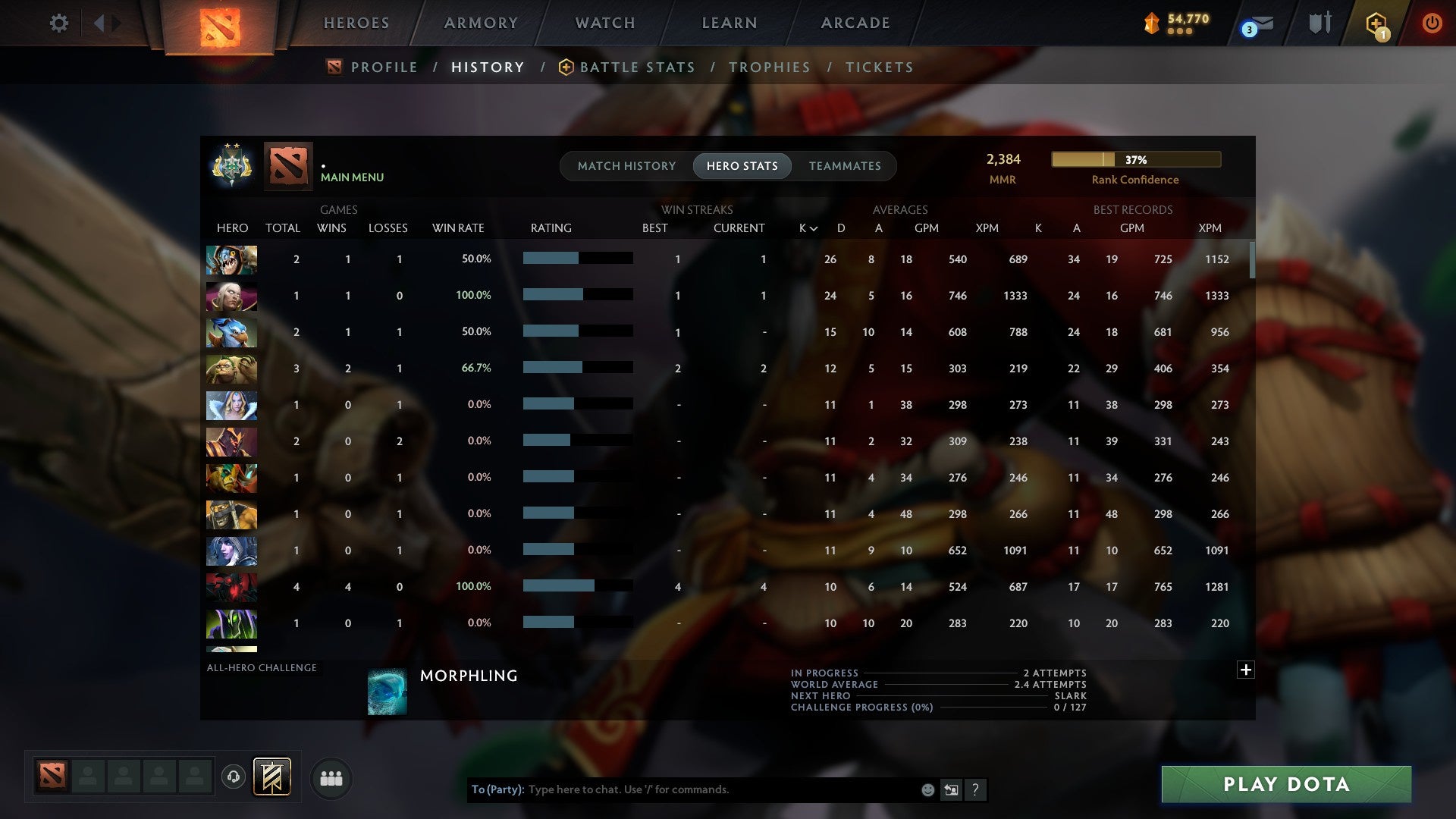Open the emoji picker in the chat bar

[927, 789]
